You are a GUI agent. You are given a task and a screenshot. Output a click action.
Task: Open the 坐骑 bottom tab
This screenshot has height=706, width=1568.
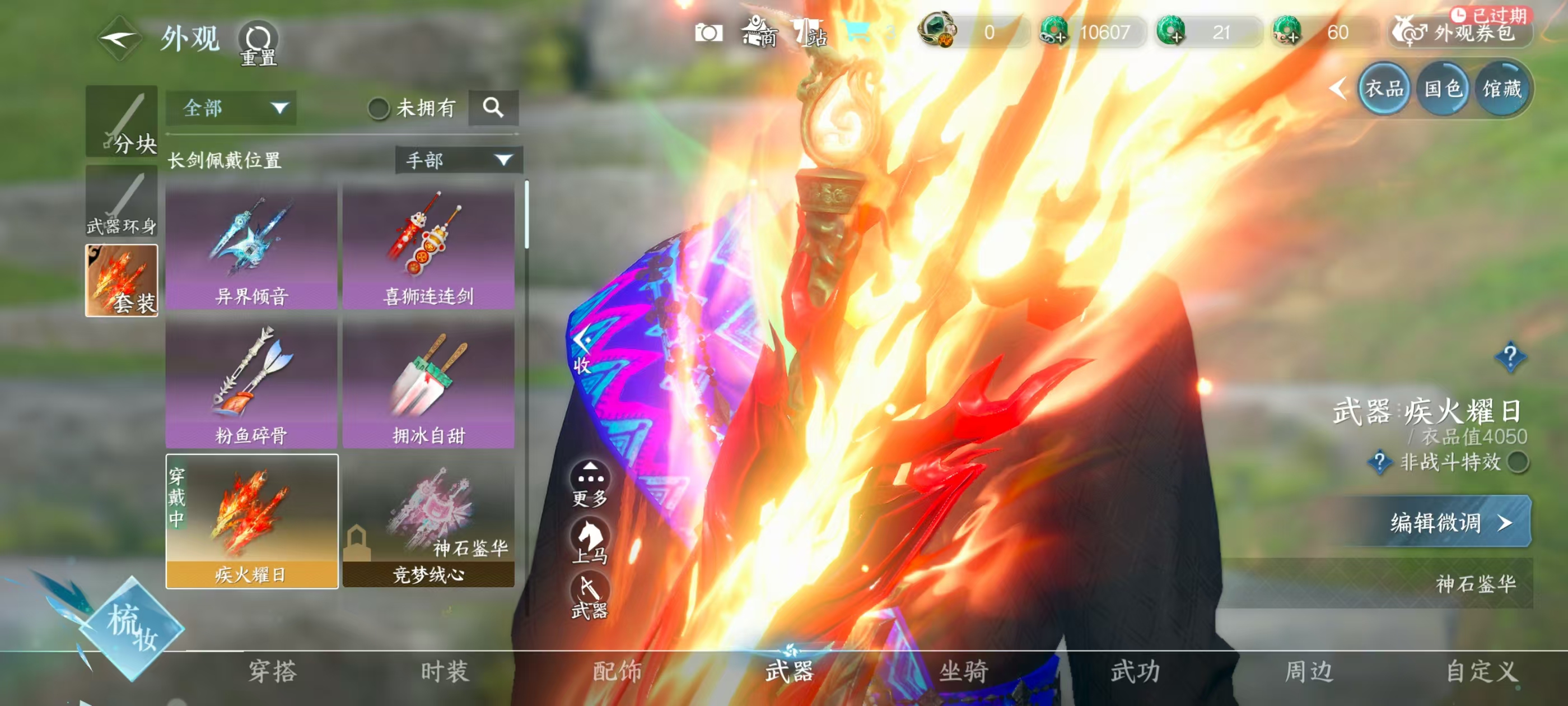[964, 671]
